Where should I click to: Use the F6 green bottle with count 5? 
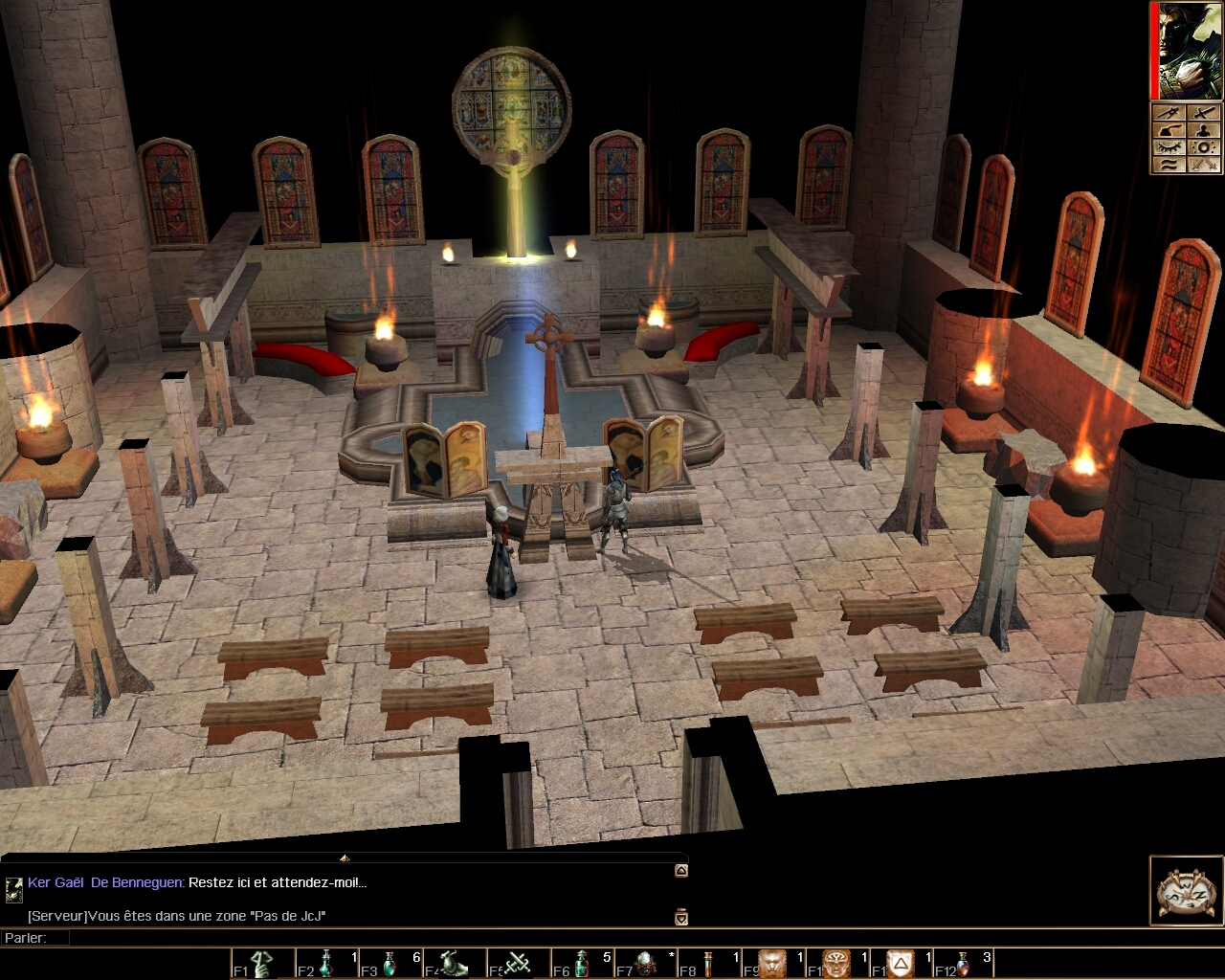click(x=582, y=963)
